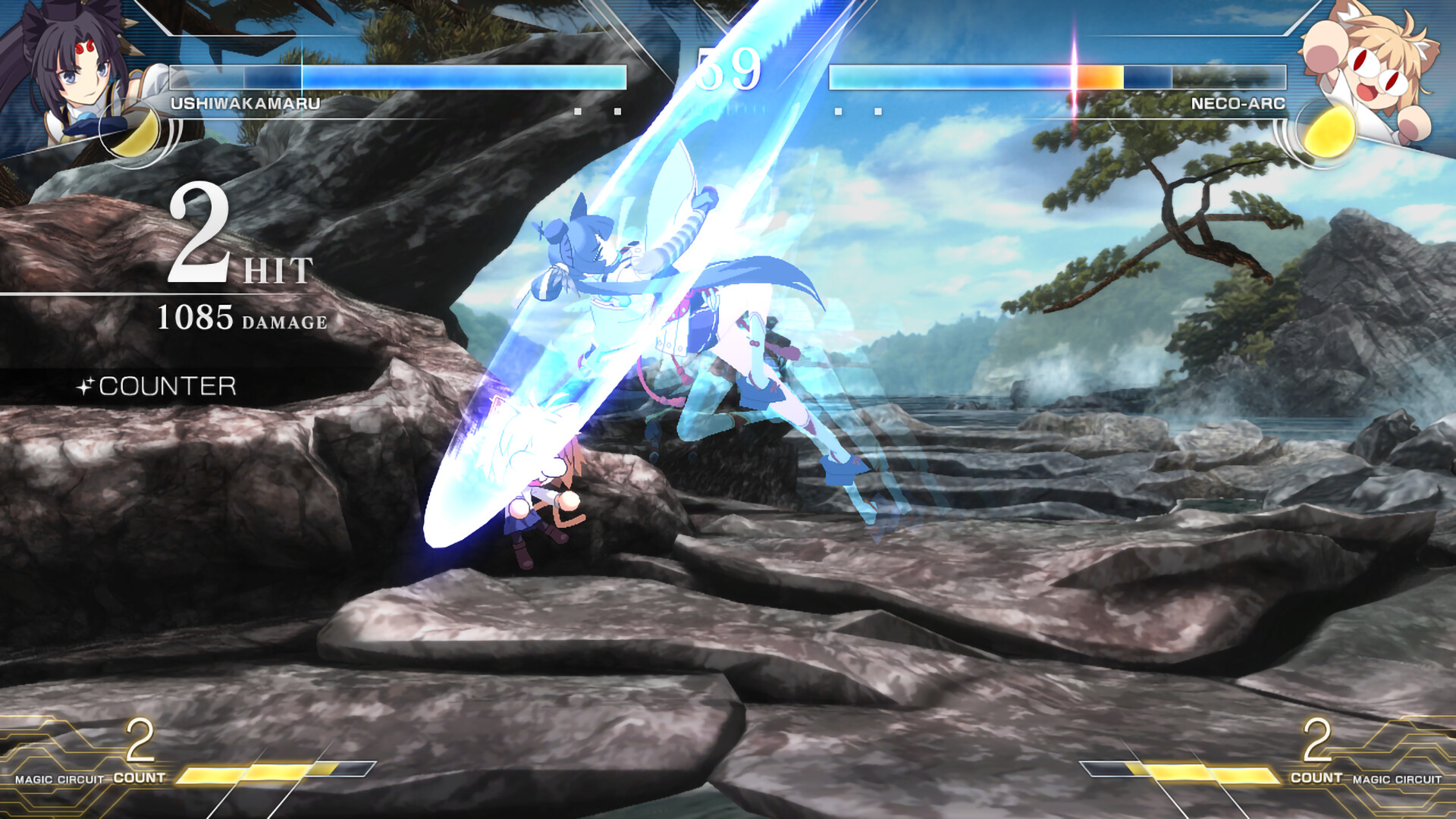Click the 1085 DAMAGE text

(243, 322)
